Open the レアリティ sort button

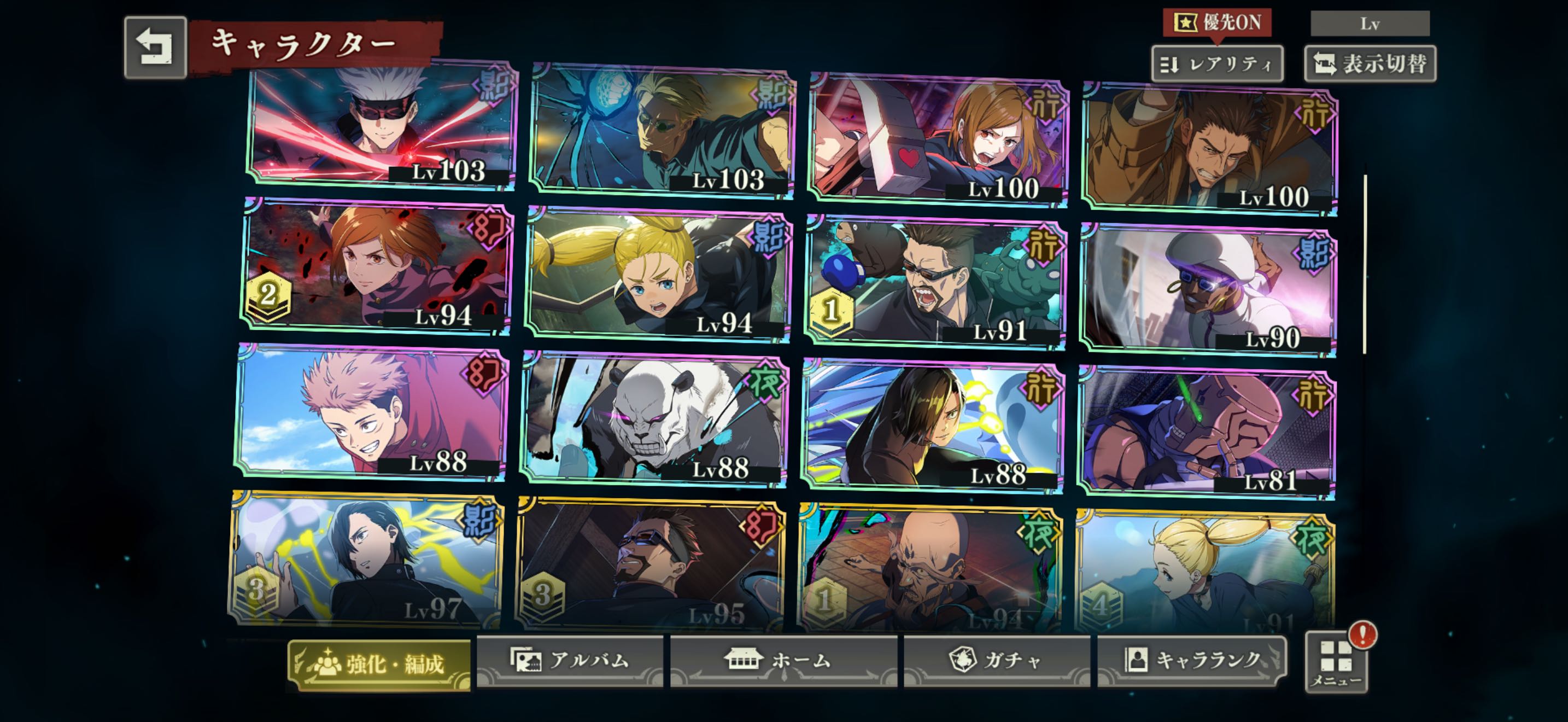tap(1217, 64)
